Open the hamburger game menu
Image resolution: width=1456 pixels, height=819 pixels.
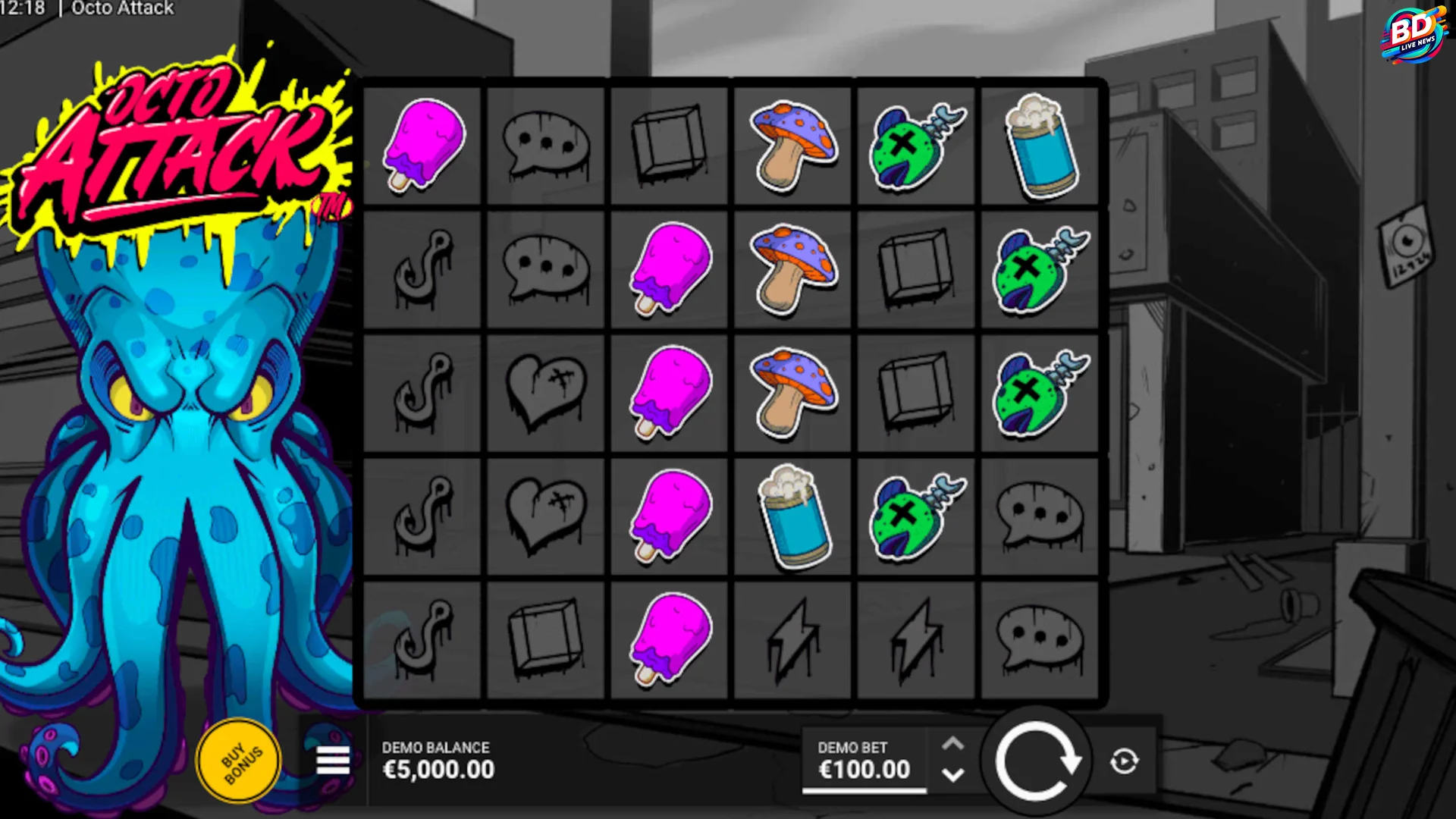coord(331,760)
